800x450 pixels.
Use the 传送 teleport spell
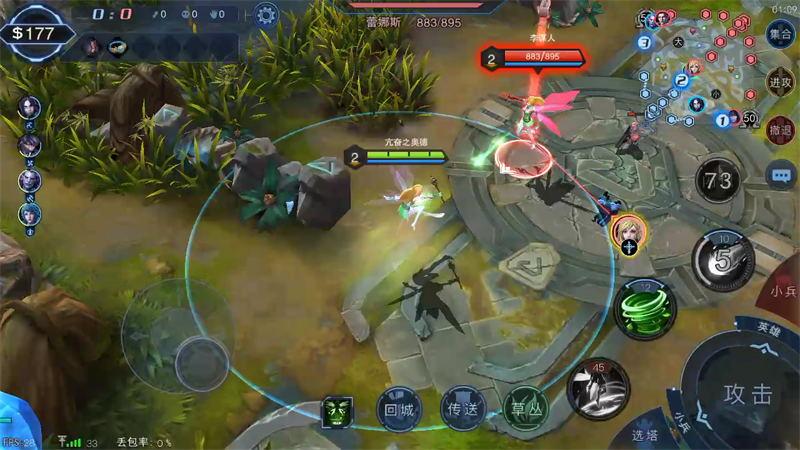459,408
